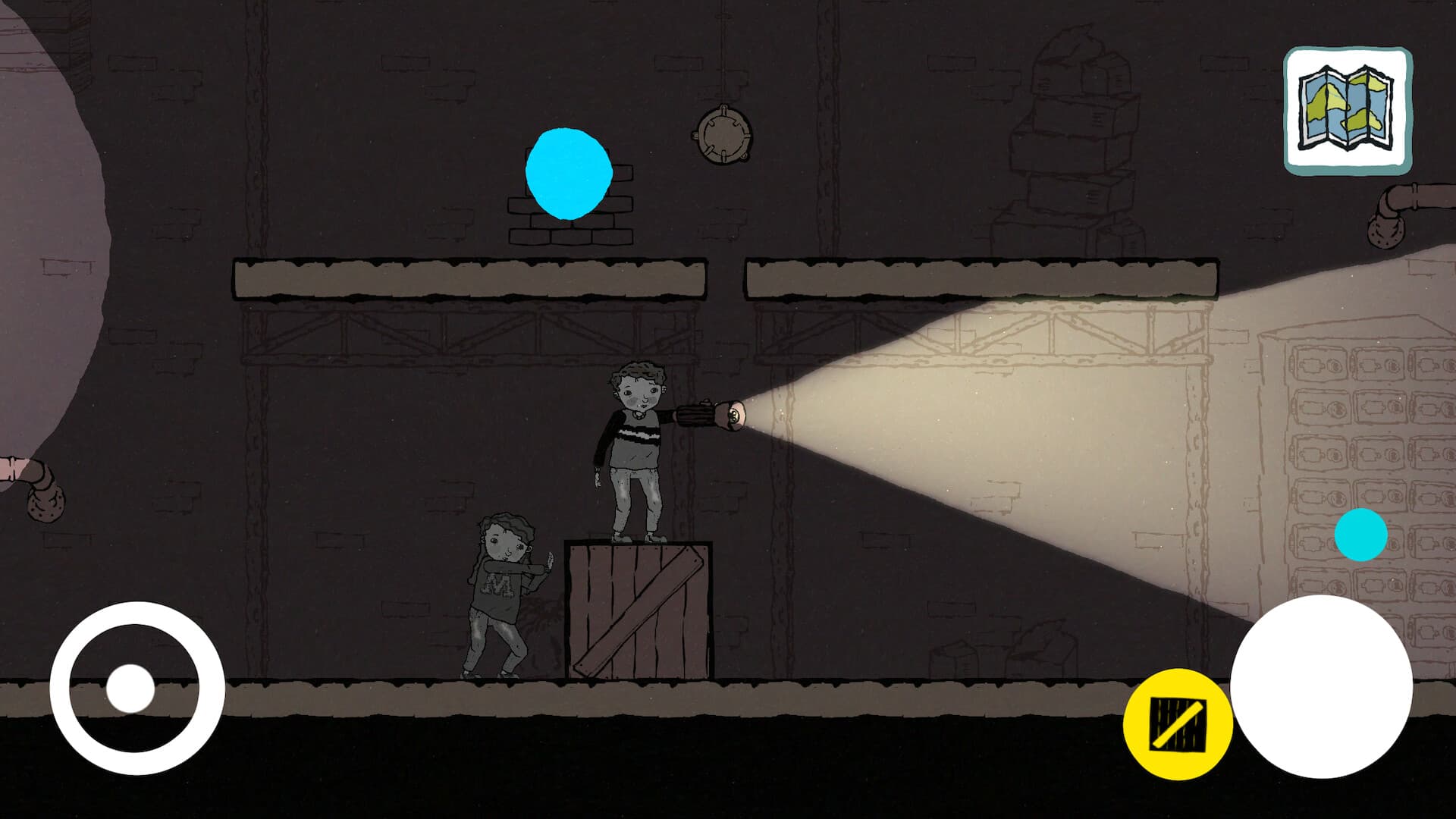Tap the round valve wheel near the ceiling
Image resolution: width=1456 pixels, height=819 pixels.
click(723, 135)
